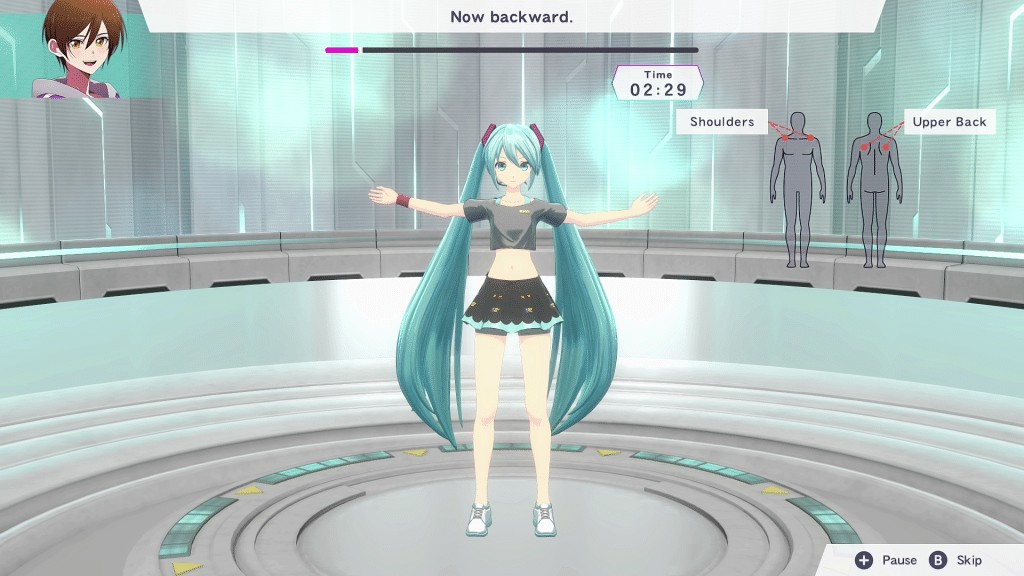
Task: Select the front-view body diagram
Action: [797, 190]
